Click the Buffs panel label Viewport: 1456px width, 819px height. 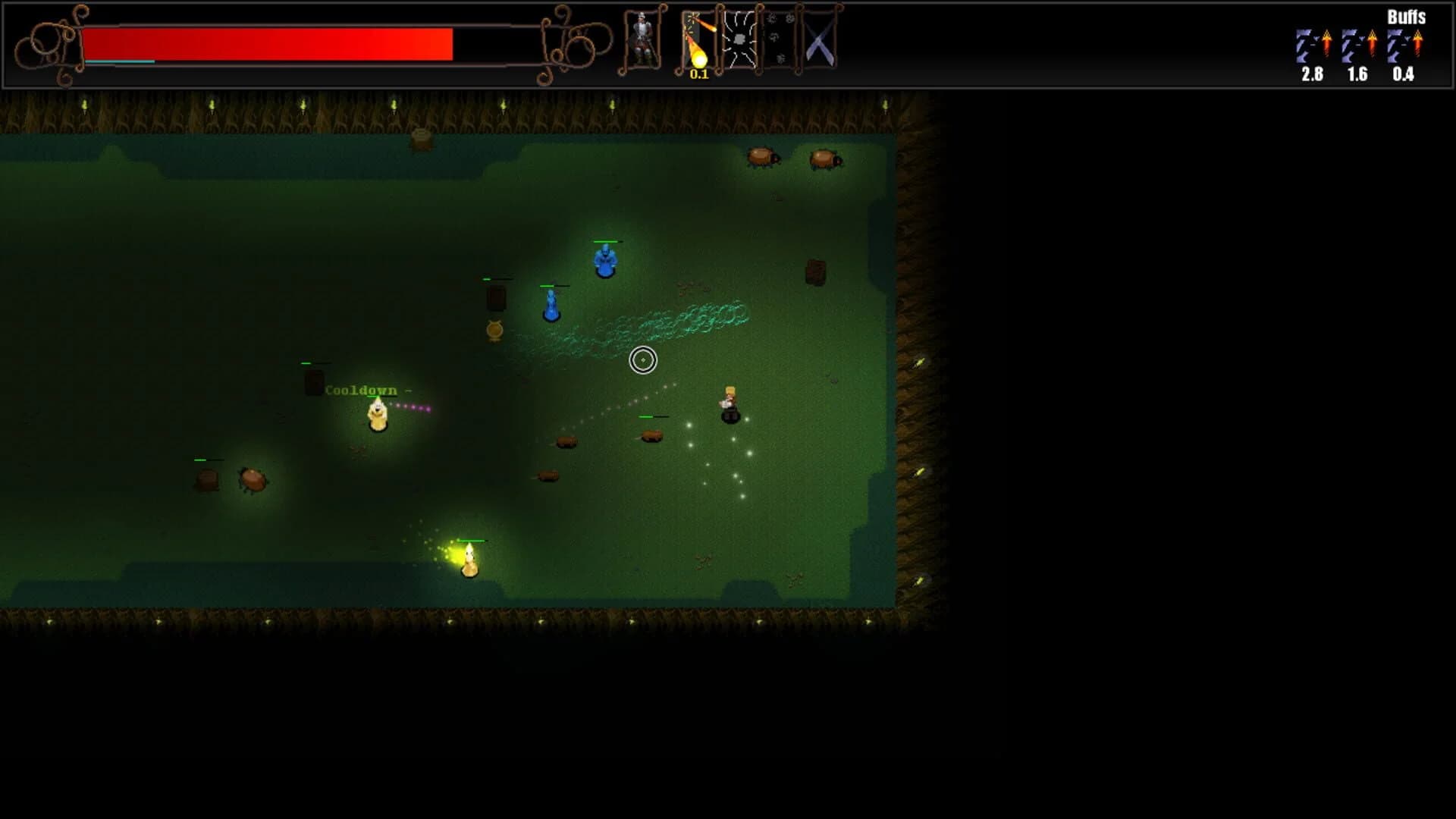[x=1408, y=15]
